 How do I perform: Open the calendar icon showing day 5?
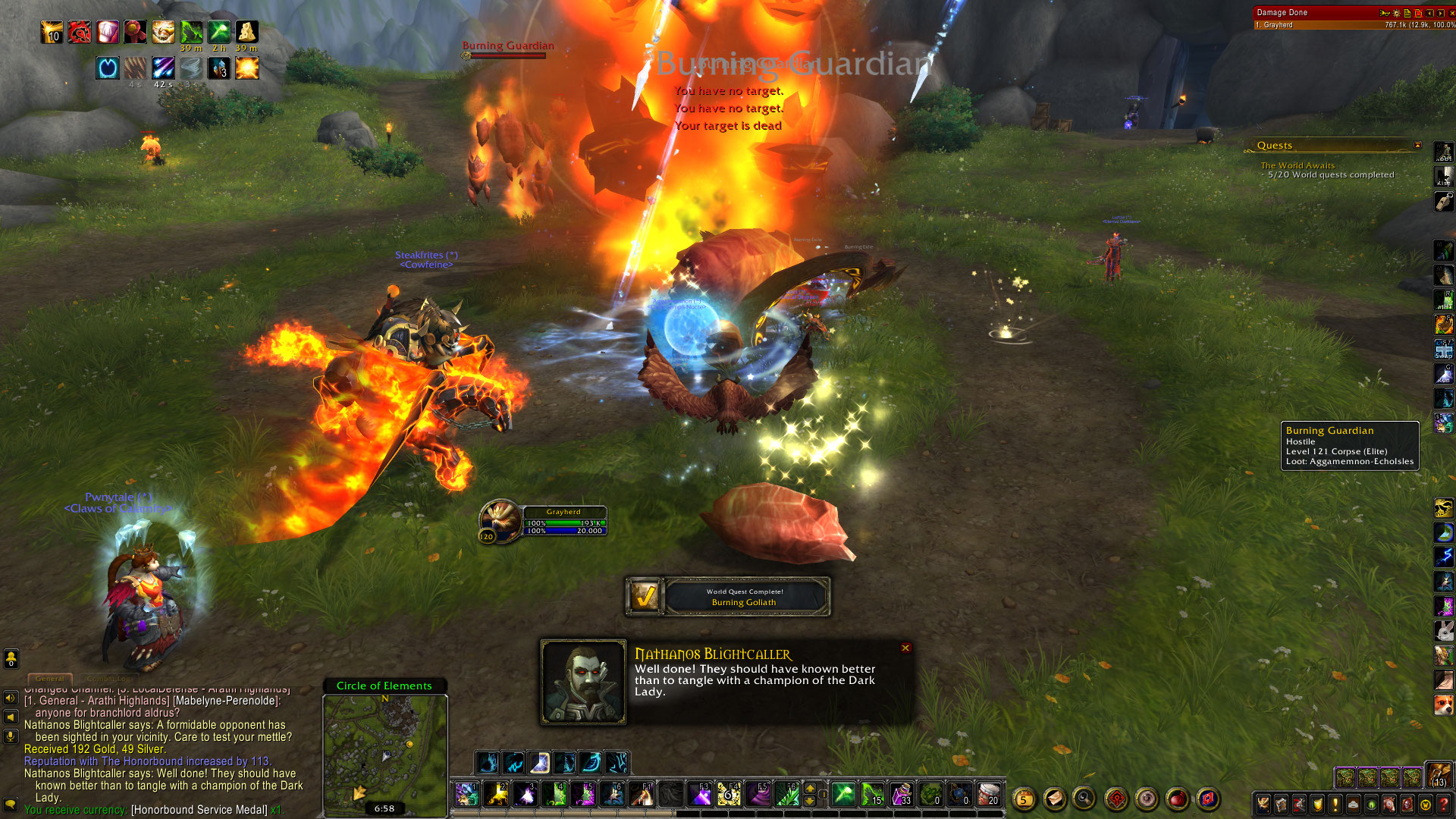point(1024,799)
